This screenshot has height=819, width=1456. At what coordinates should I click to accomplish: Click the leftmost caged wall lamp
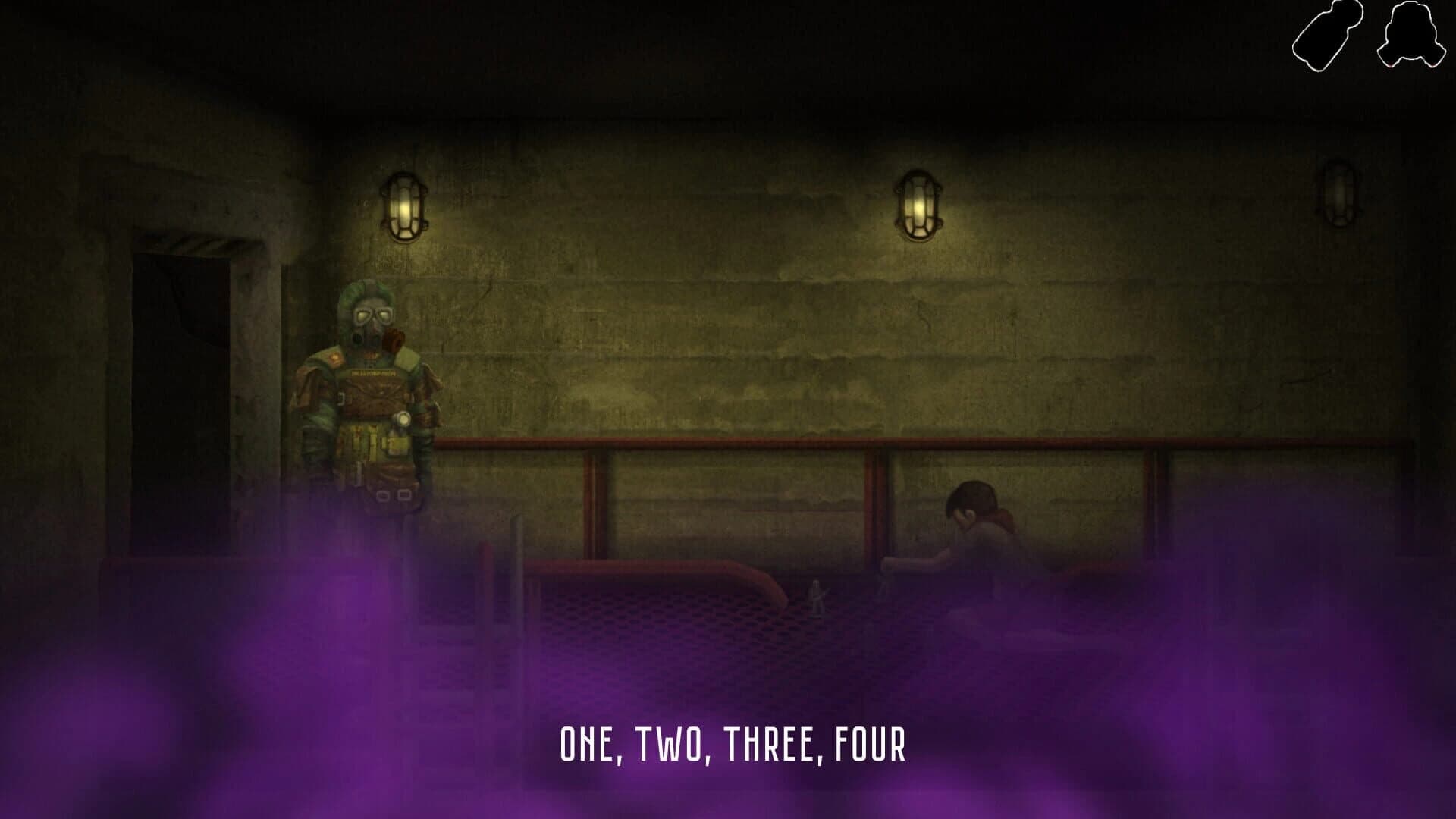pyautogui.click(x=406, y=205)
